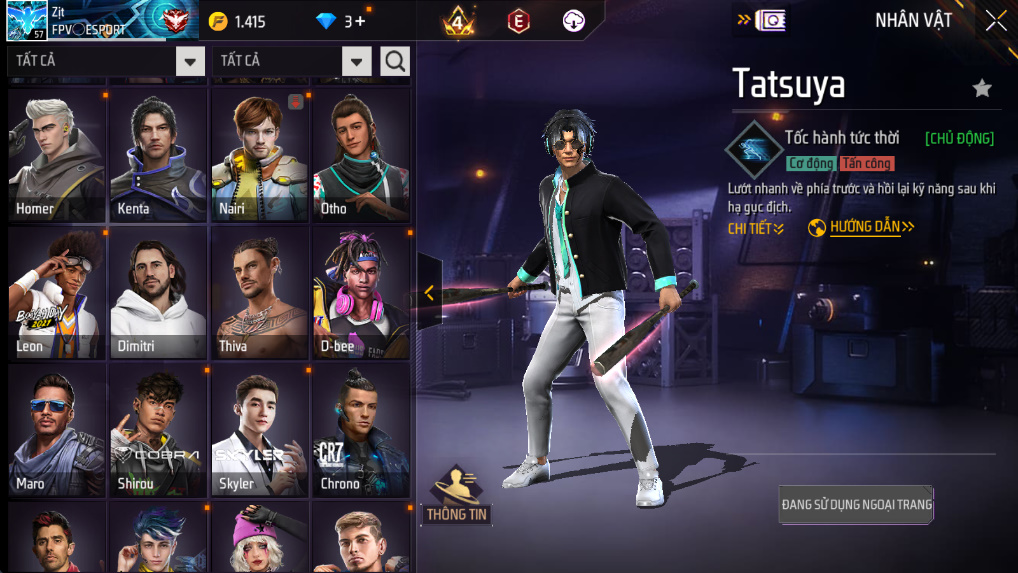Choose the Shirou character card
Viewport: 1018px width, 573px height.
point(158,430)
